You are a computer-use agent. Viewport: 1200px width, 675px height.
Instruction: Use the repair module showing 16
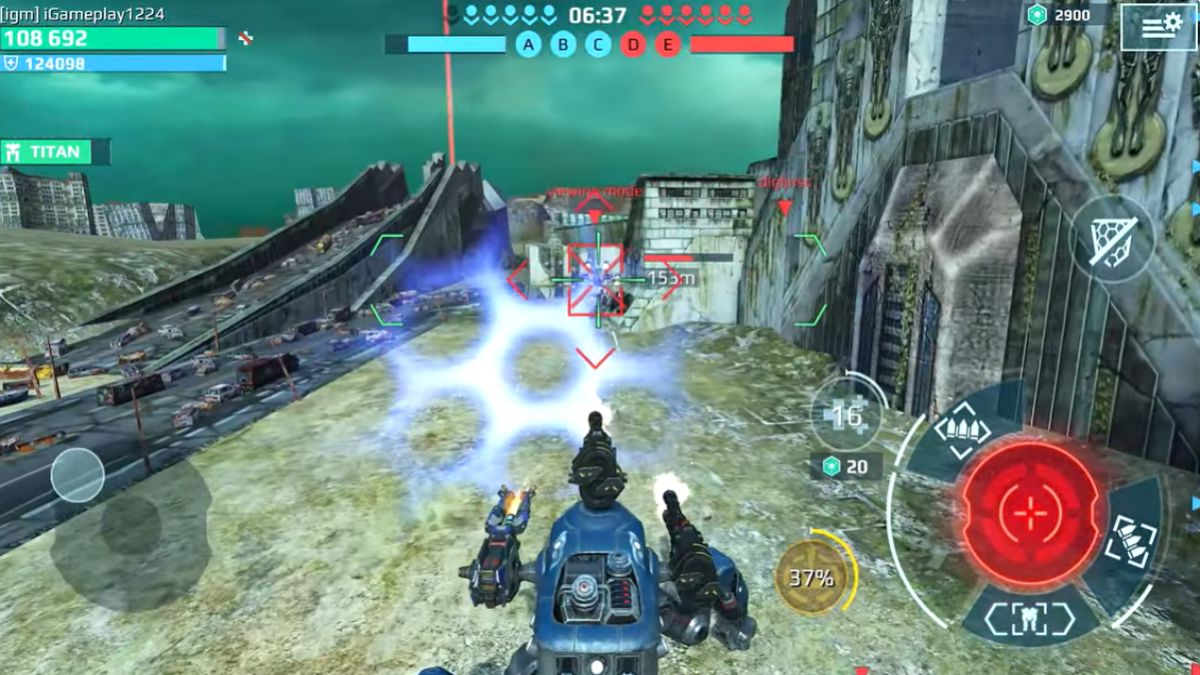pyautogui.click(x=847, y=414)
